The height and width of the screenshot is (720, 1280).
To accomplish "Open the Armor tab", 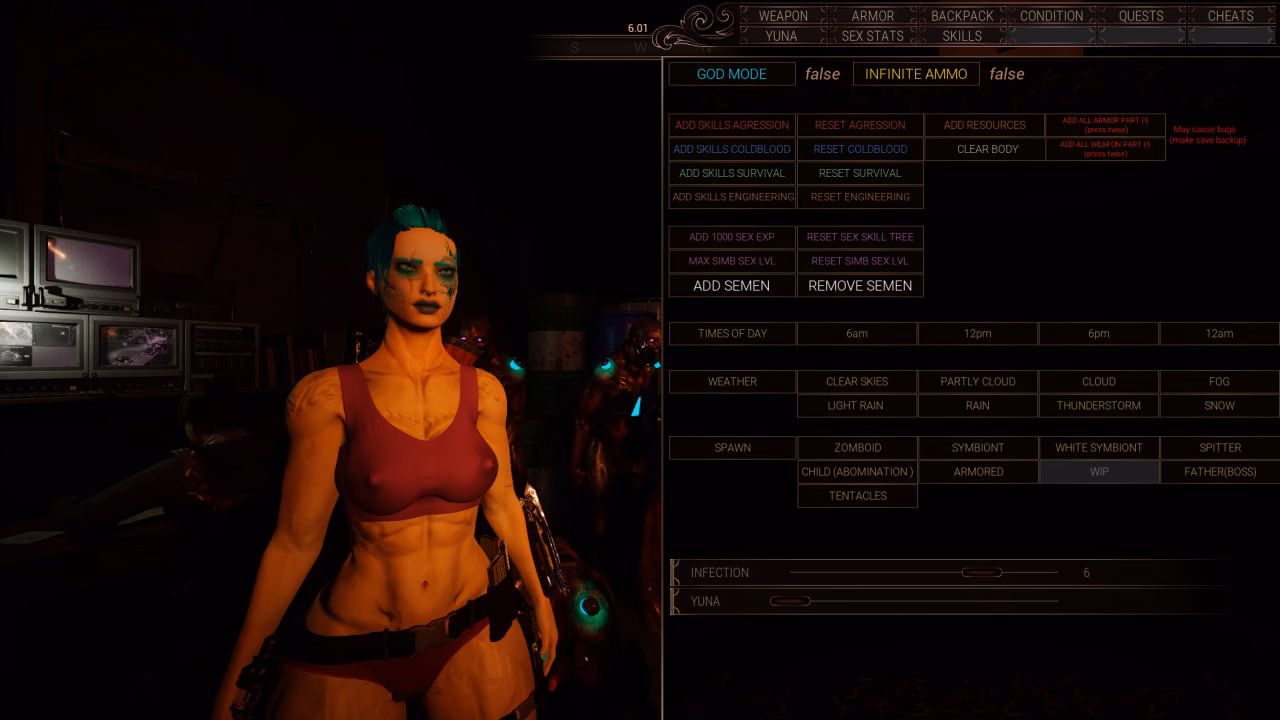I will pos(872,16).
